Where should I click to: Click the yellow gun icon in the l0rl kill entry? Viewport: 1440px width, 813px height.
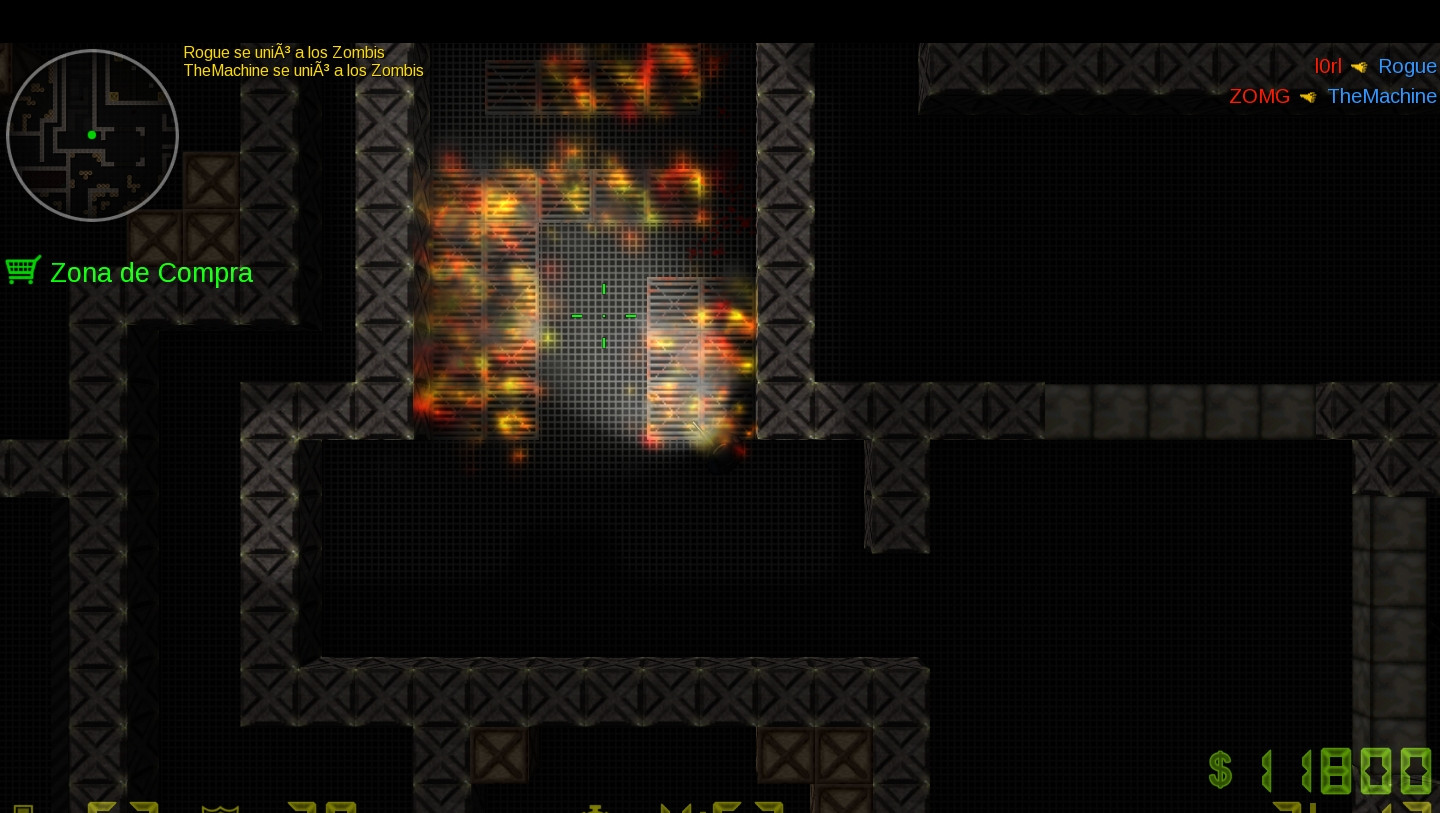point(1359,67)
